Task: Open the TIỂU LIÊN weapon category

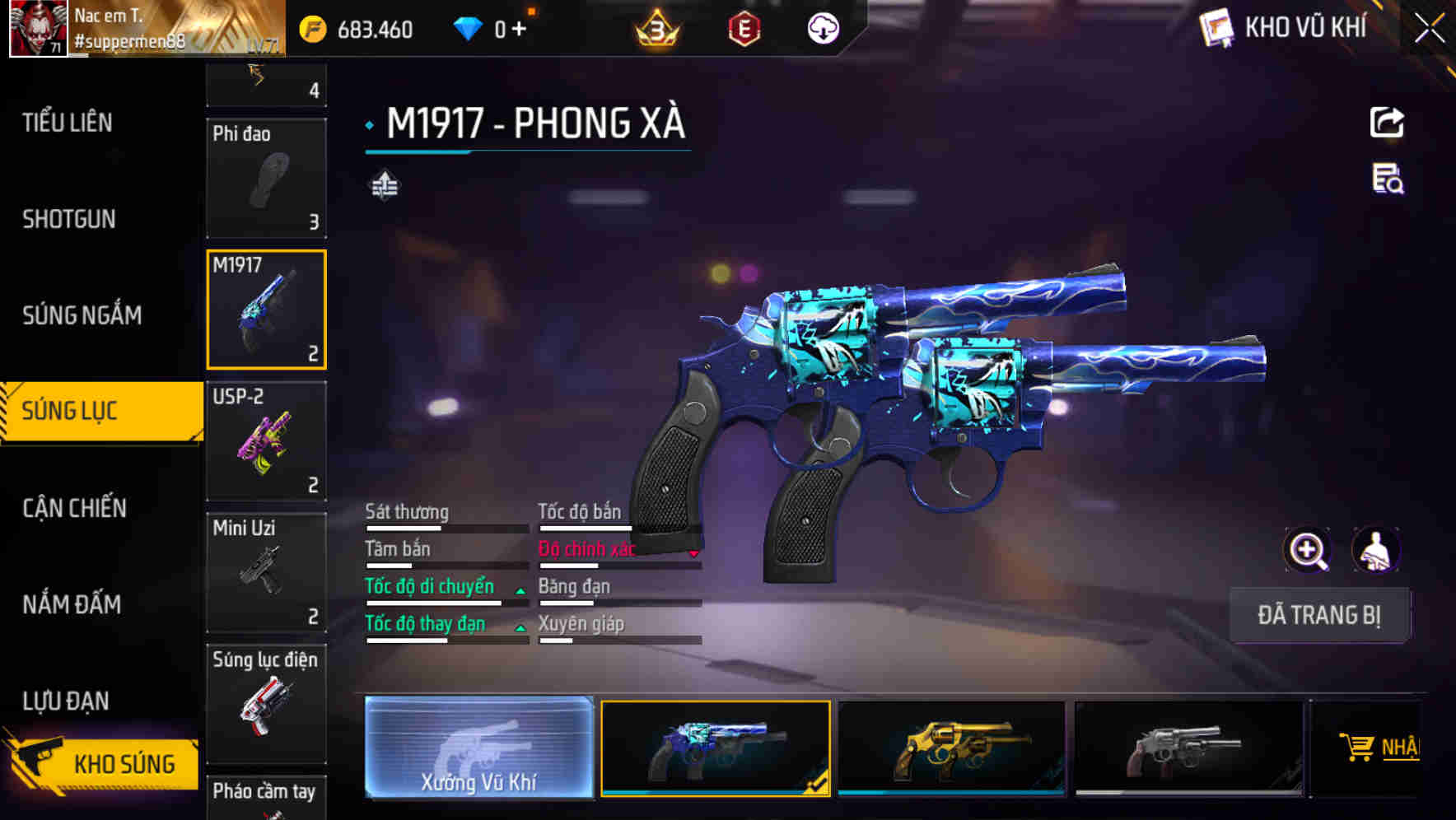Action: [68, 122]
